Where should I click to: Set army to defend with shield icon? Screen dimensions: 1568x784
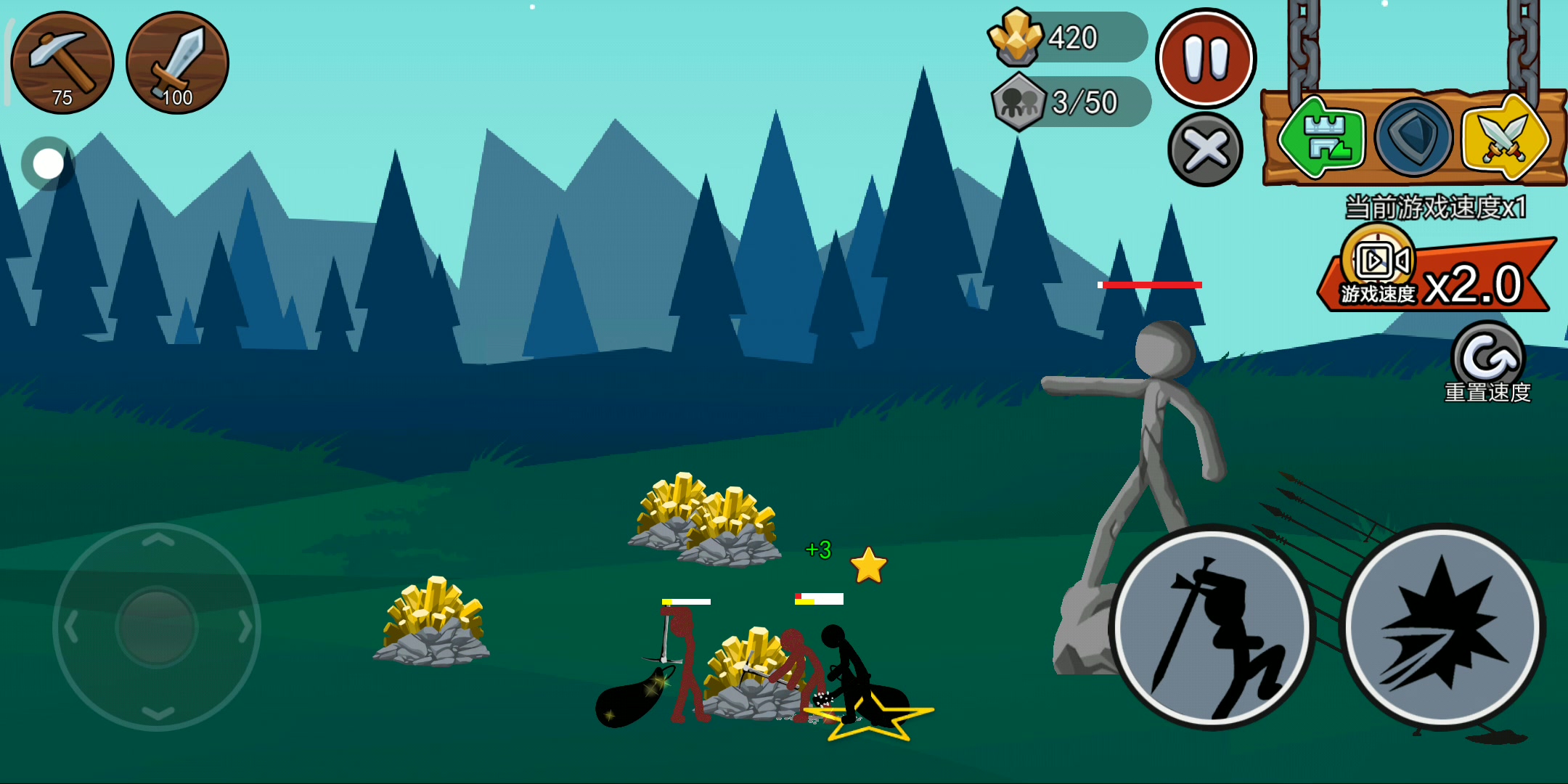click(1413, 138)
